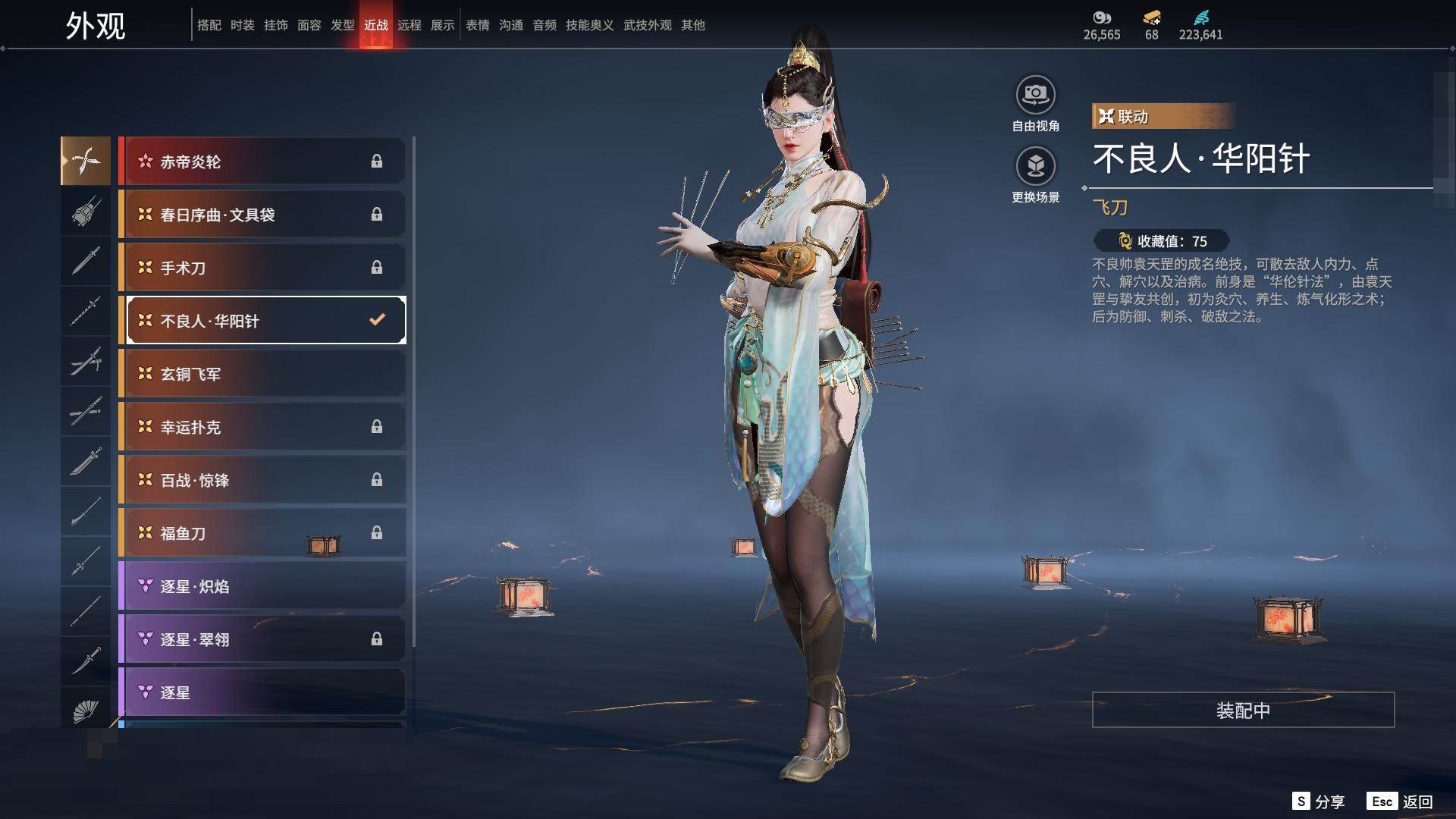The image size is (1456, 819).
Task: Open the 技能奥义 tab
Action: (x=589, y=25)
